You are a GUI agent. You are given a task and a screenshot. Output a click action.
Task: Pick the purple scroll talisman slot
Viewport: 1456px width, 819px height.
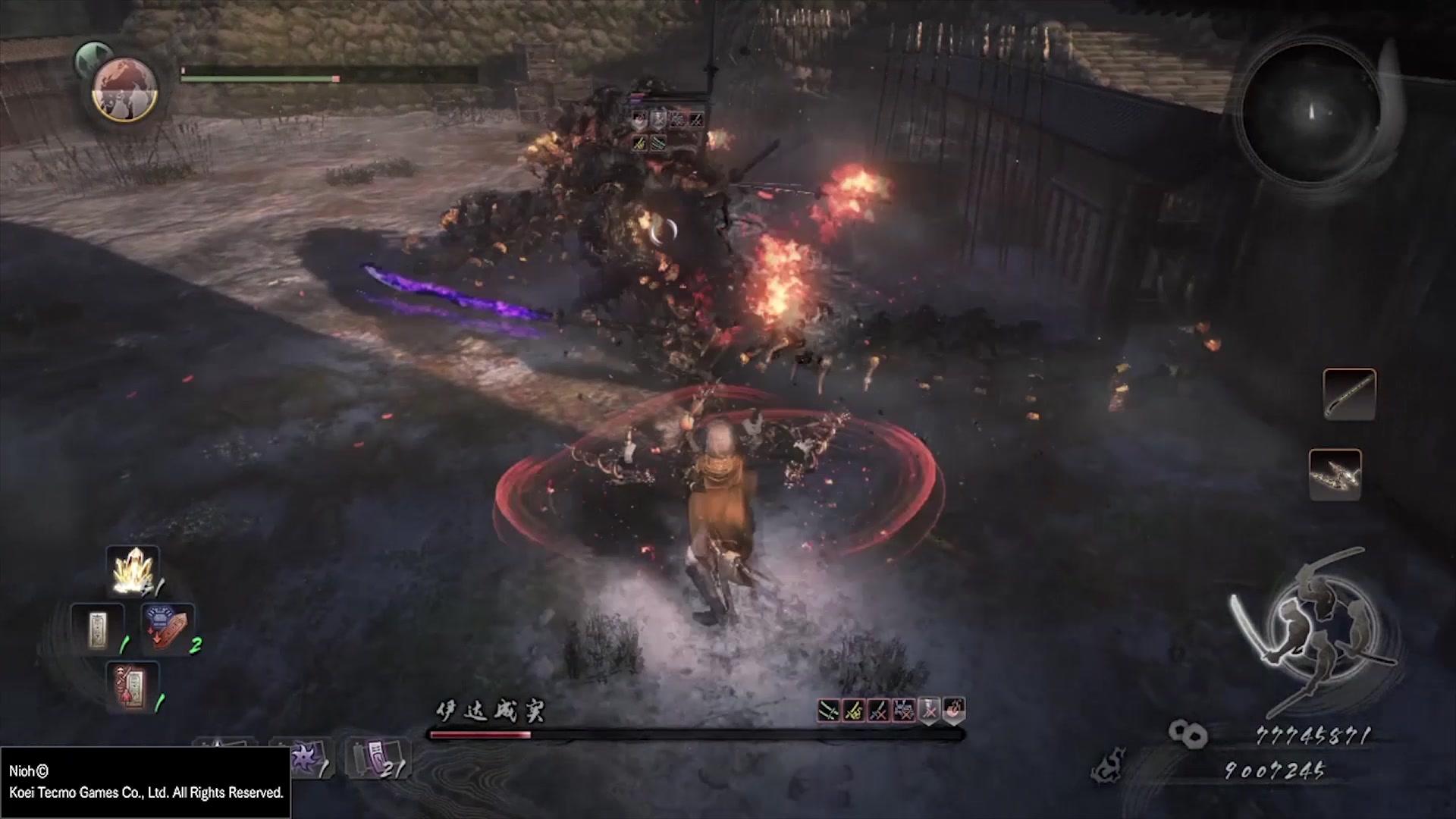(377, 758)
